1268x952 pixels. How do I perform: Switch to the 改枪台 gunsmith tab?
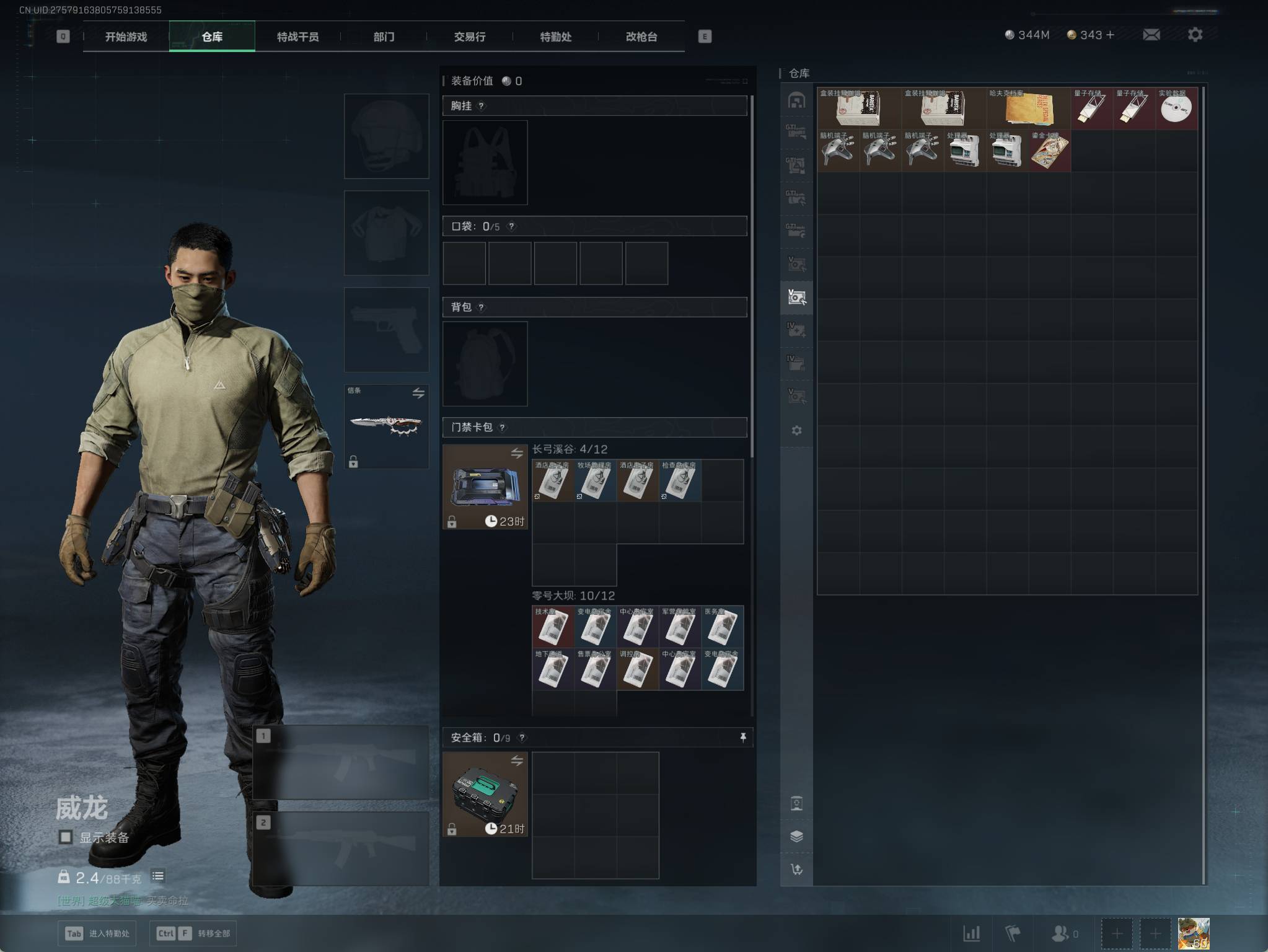[x=641, y=37]
